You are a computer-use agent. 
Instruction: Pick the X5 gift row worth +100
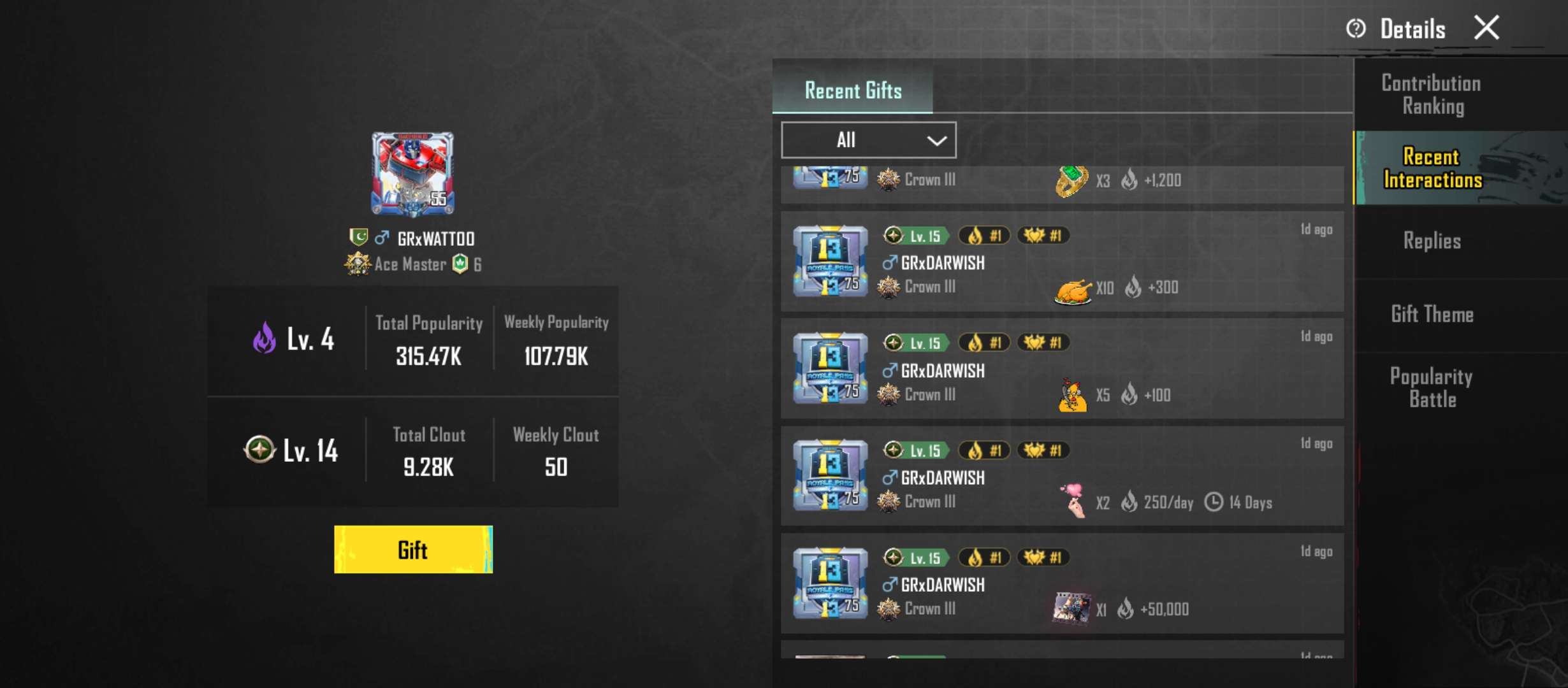tap(1062, 369)
